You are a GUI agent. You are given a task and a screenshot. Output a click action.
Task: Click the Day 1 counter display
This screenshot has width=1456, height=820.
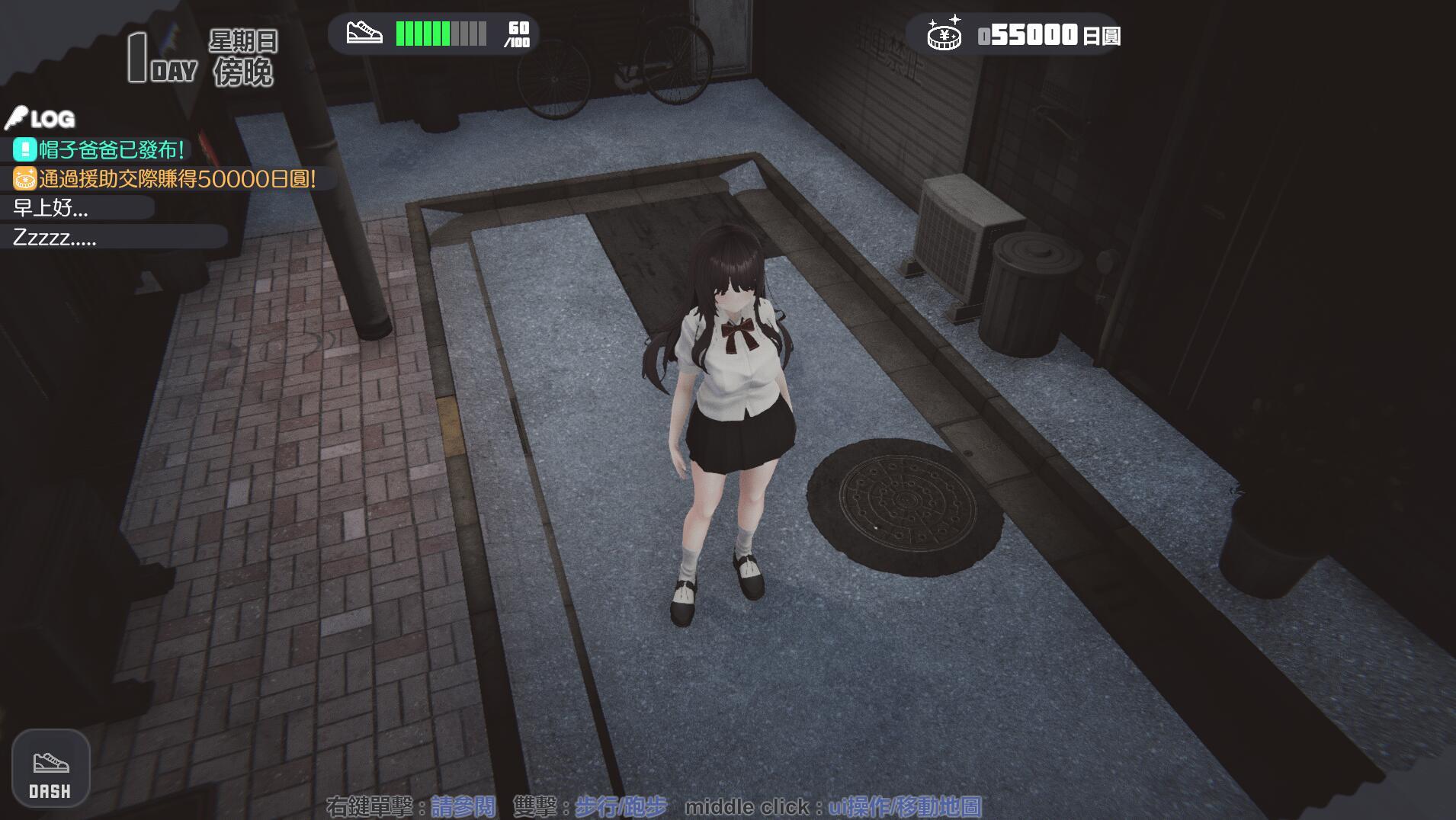[156, 57]
